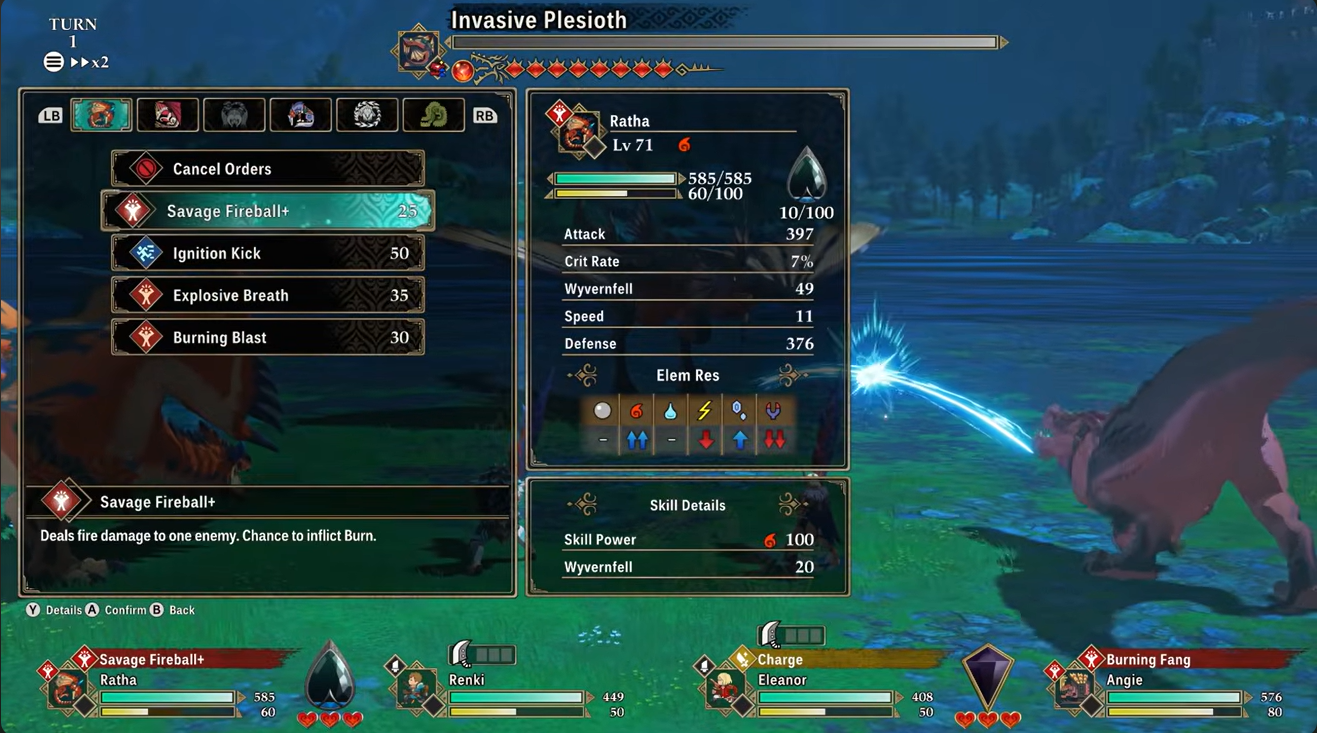Switch to the red Ratha monster tab
Viewport: 1317px width, 733px height.
101,115
